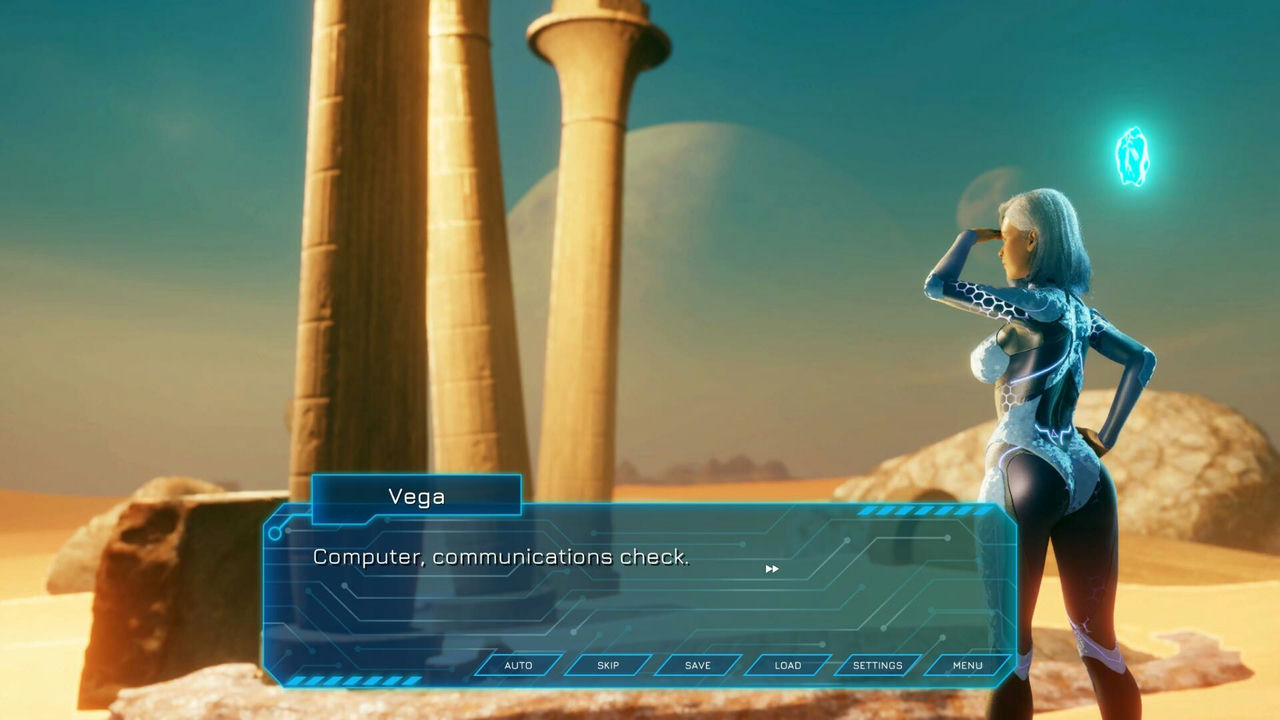Open the SETTINGS menu
The height and width of the screenshot is (720, 1280).
(x=877, y=665)
